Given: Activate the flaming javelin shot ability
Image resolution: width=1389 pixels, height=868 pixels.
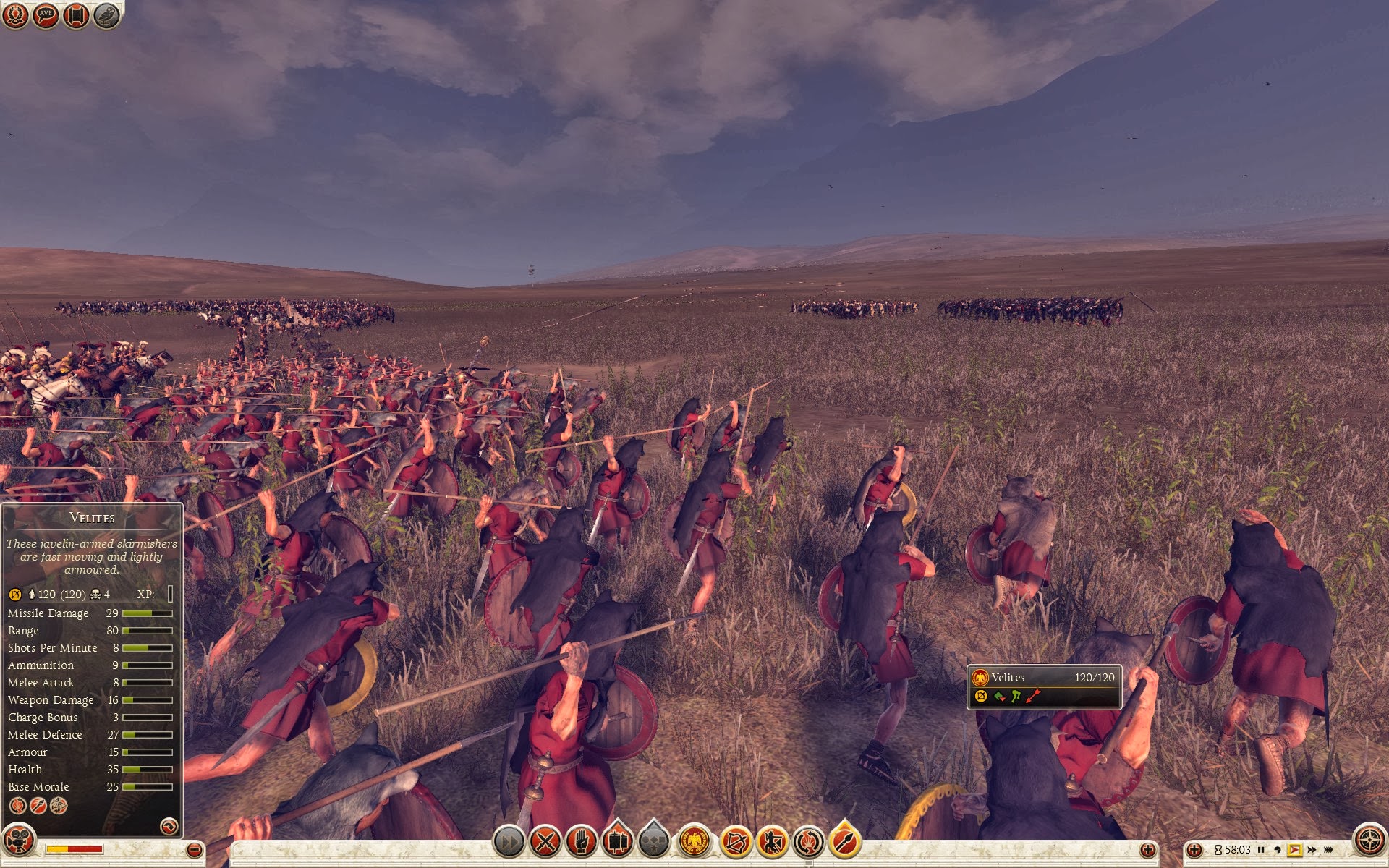Looking at the screenshot, I should (844, 841).
